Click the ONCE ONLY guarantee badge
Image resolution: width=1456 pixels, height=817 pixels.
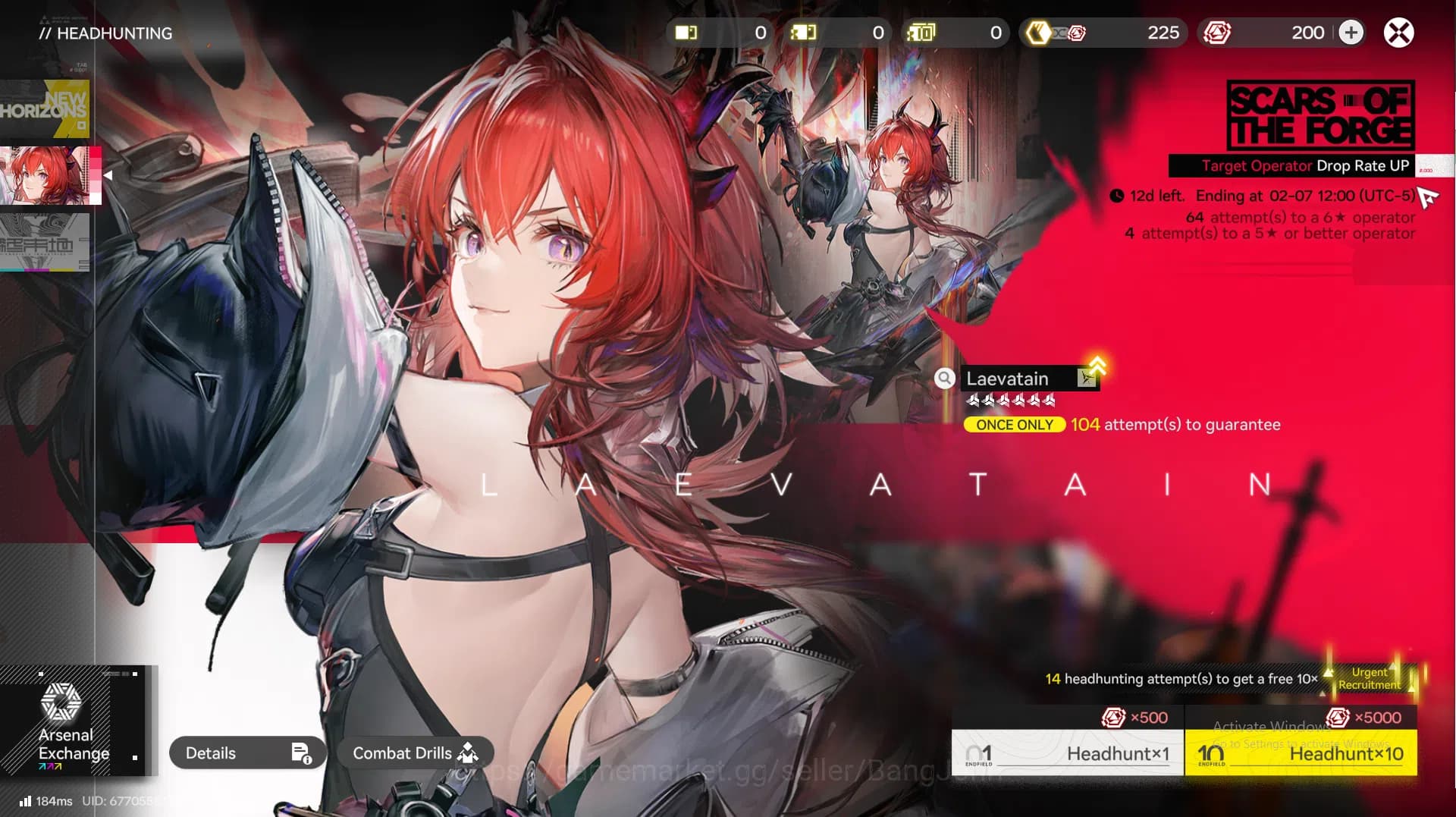click(1014, 425)
